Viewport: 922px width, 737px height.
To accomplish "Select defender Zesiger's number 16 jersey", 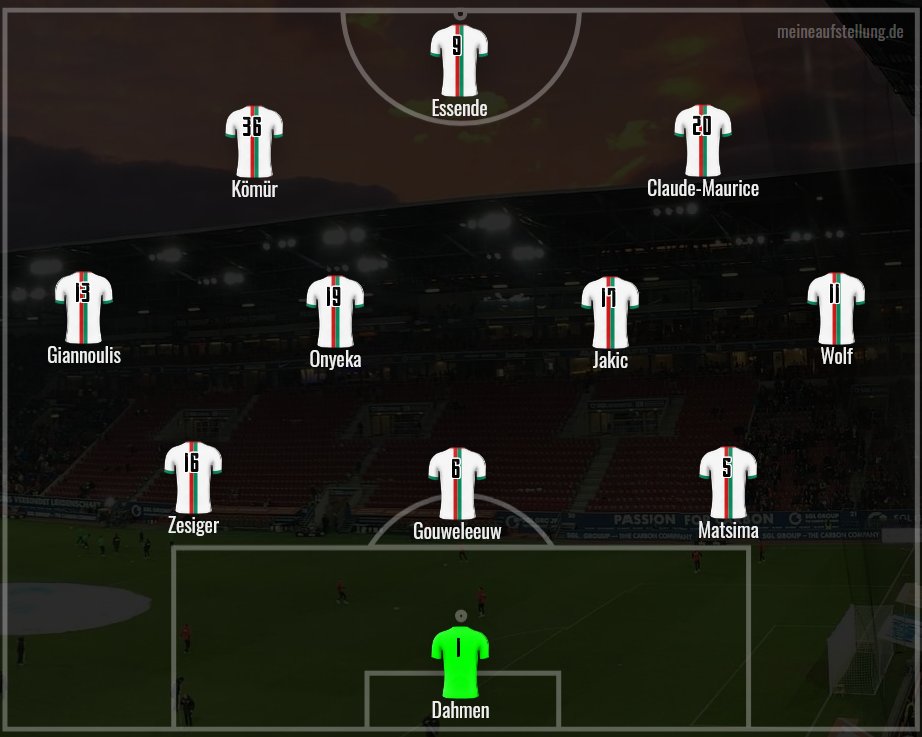I will tap(193, 475).
